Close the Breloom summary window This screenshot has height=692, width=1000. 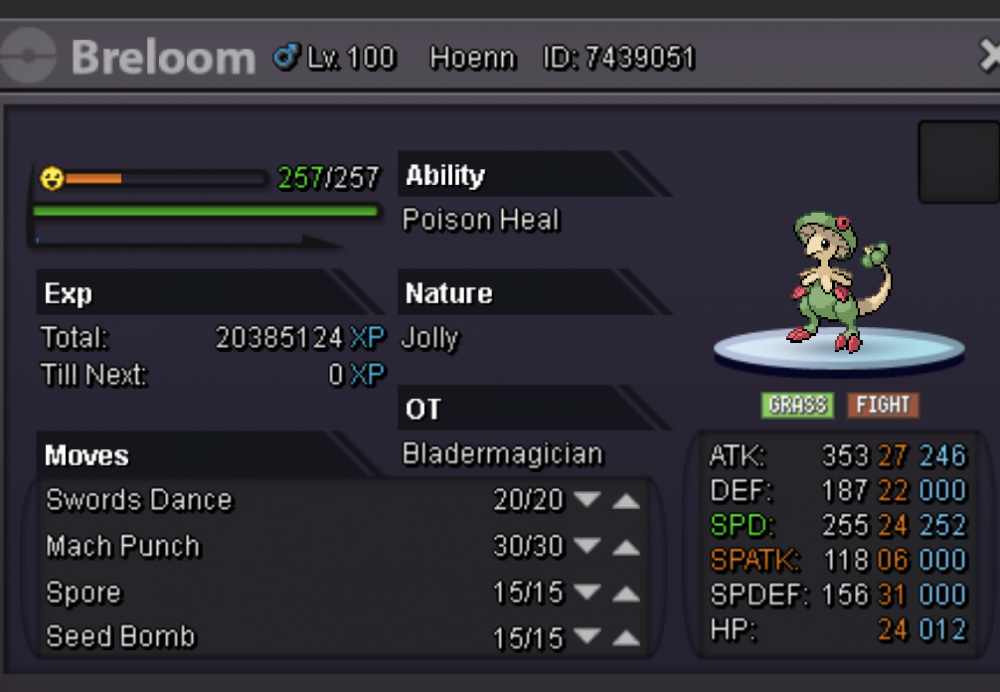pos(989,57)
